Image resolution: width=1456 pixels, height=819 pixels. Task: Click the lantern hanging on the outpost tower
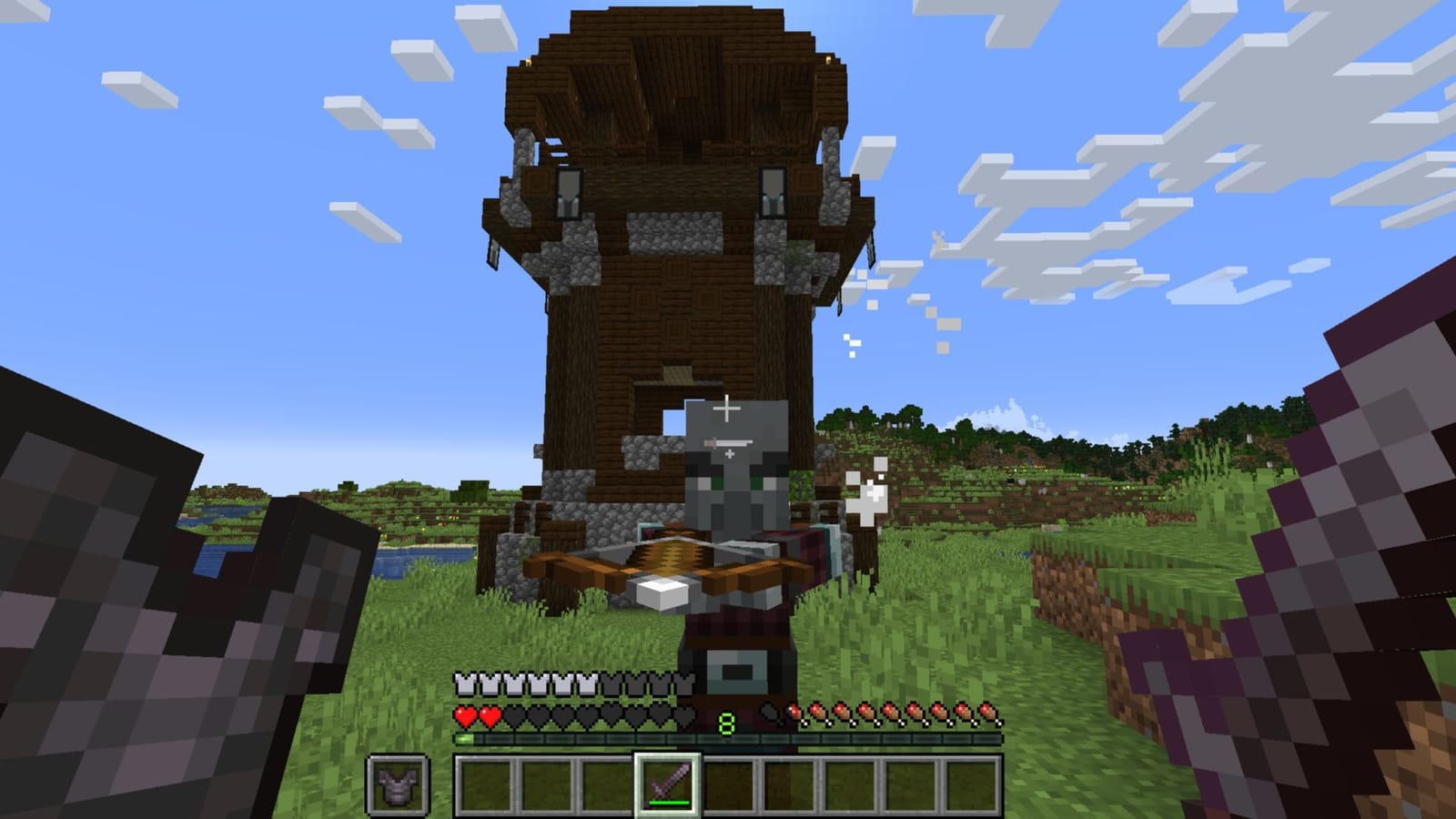[x=568, y=191]
